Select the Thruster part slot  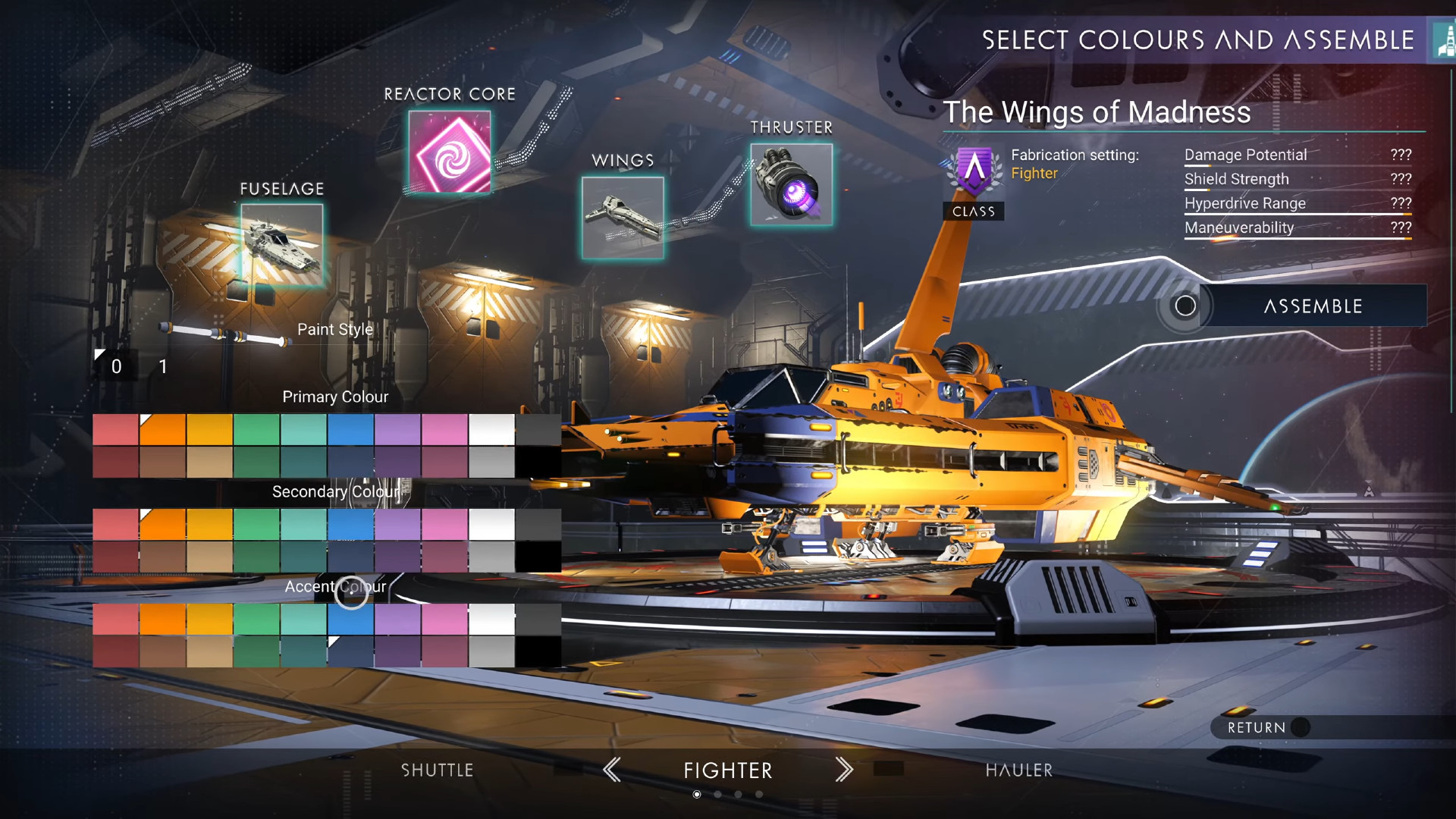792,184
